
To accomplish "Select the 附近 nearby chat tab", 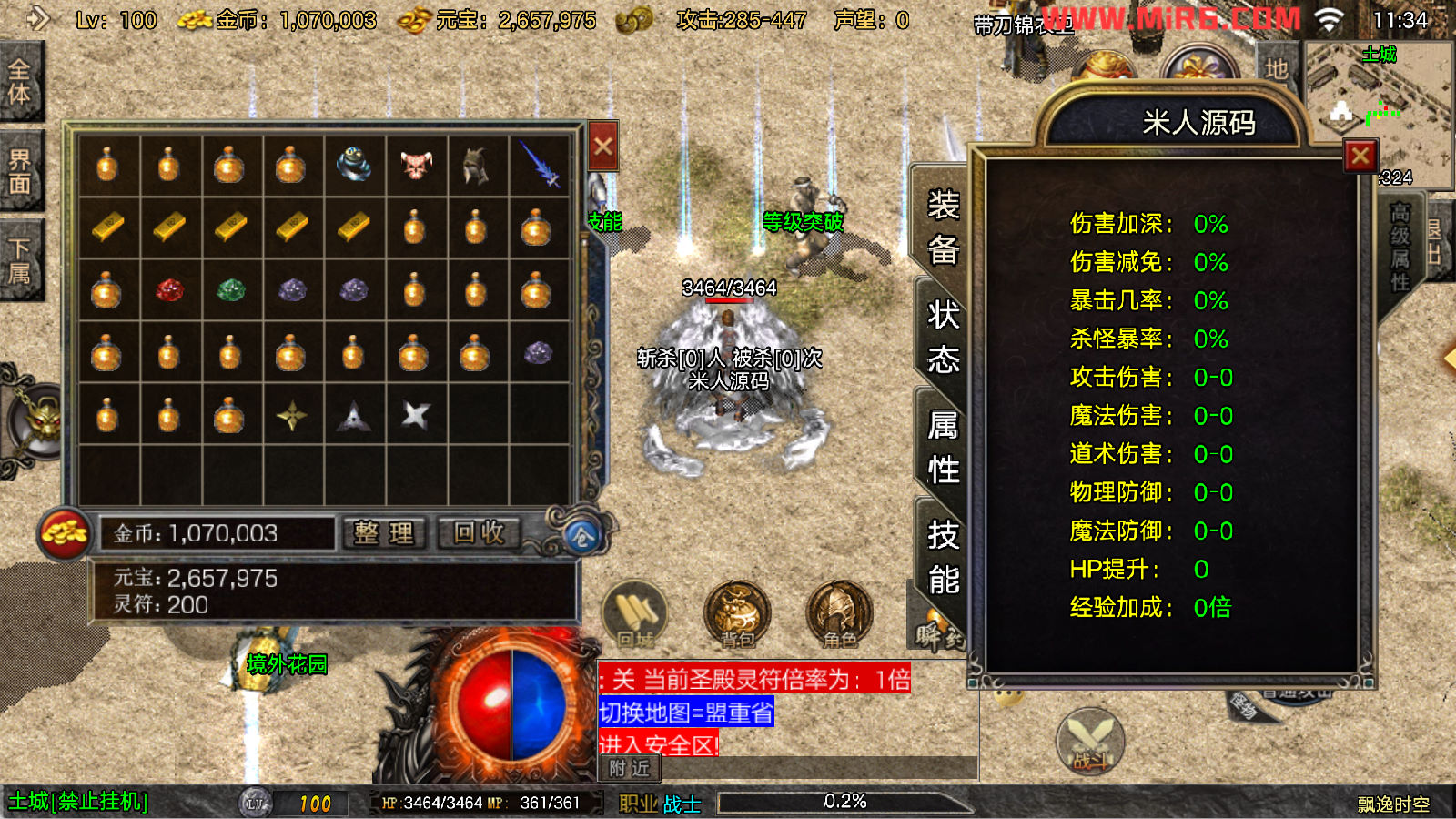I will [630, 769].
